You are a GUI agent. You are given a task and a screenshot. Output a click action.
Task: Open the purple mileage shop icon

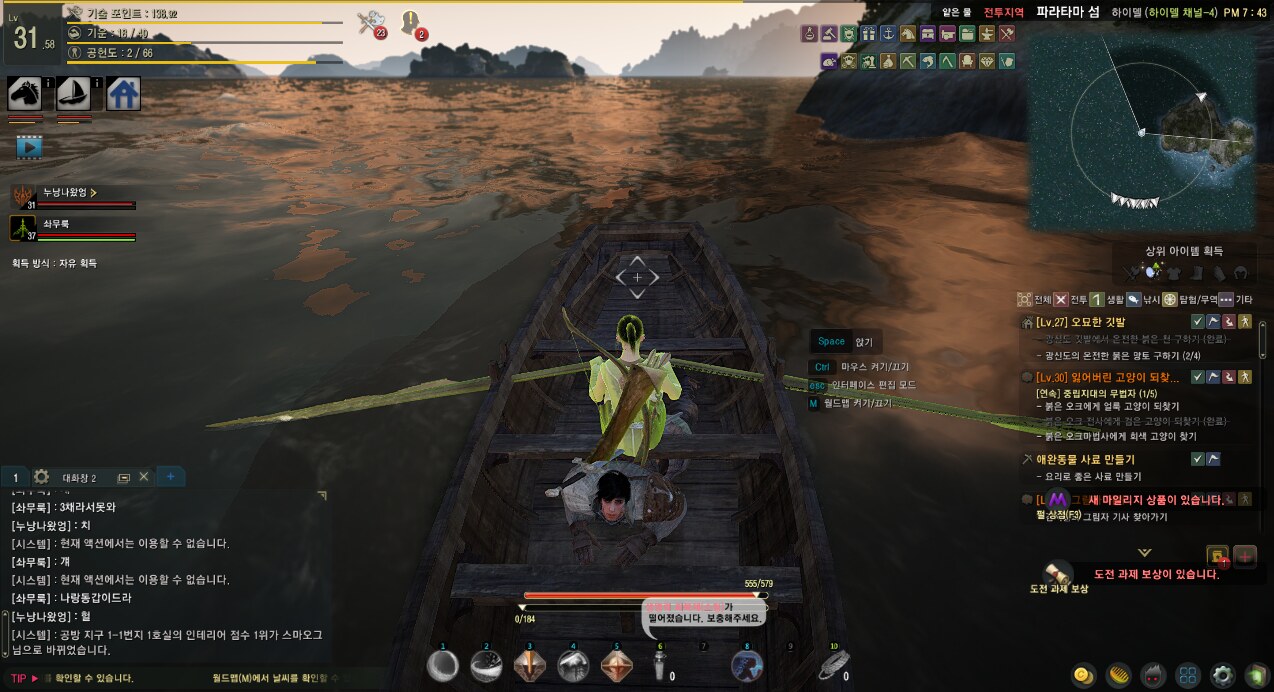(x=1057, y=498)
